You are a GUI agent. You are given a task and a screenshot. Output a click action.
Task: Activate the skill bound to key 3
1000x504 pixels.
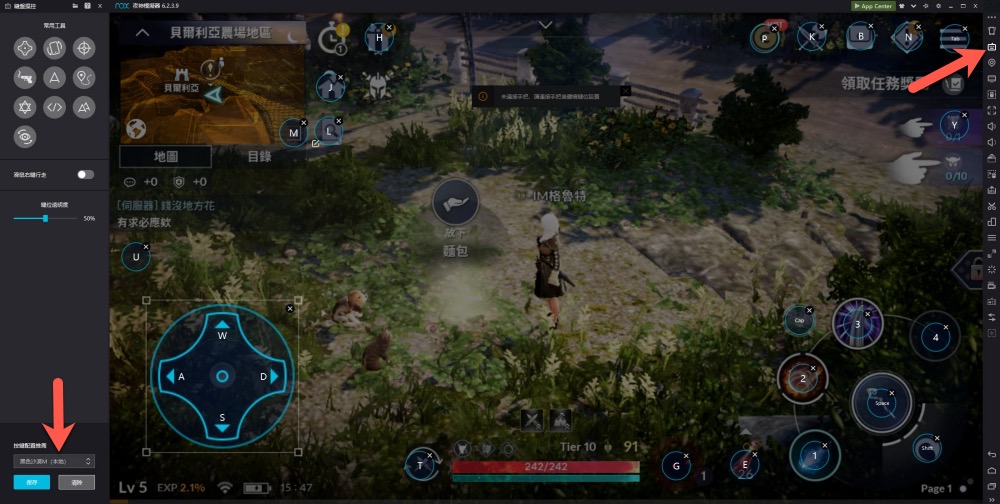pyautogui.click(x=857, y=325)
